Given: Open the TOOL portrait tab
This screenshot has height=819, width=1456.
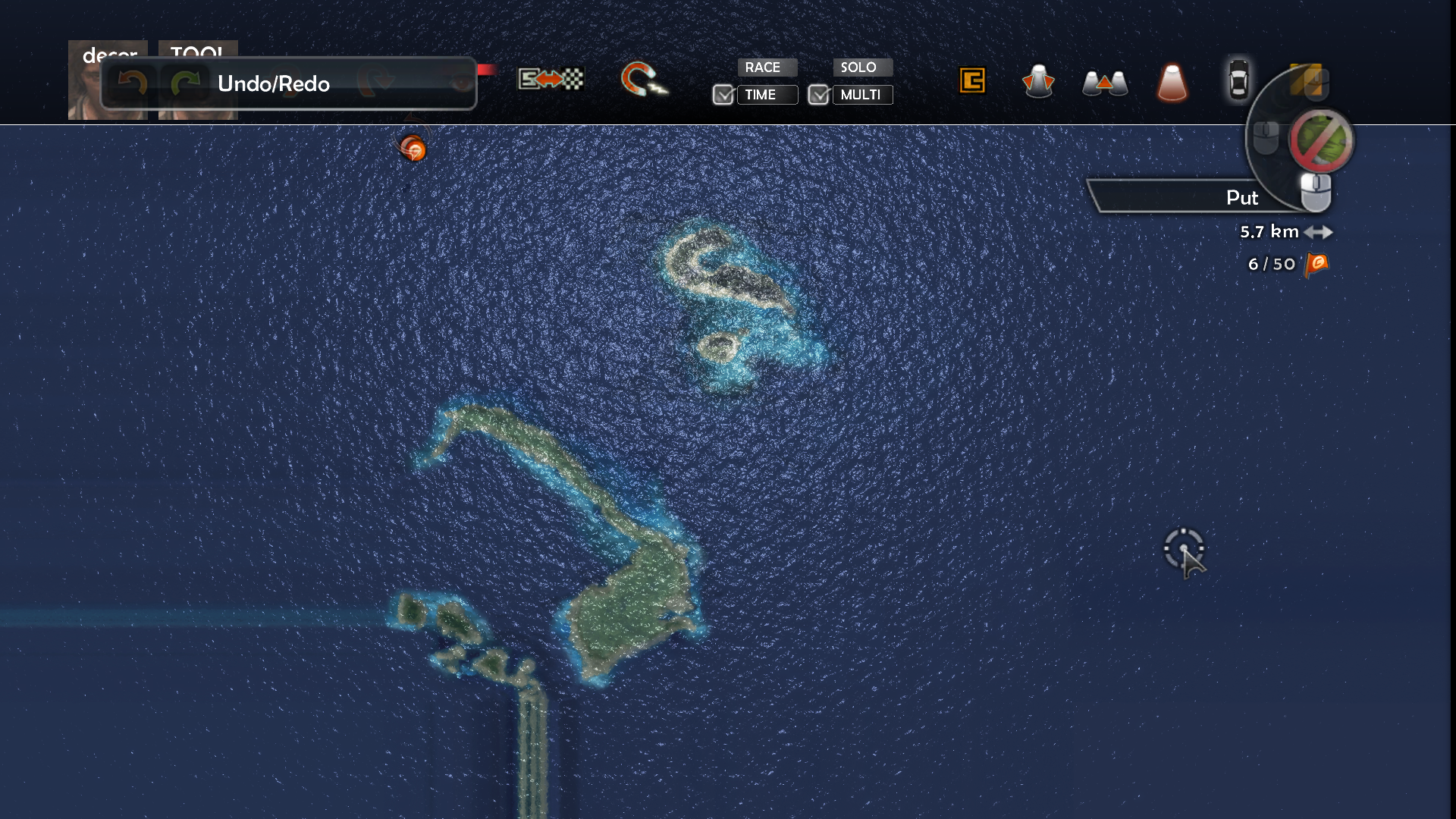Looking at the screenshot, I should (x=198, y=49).
